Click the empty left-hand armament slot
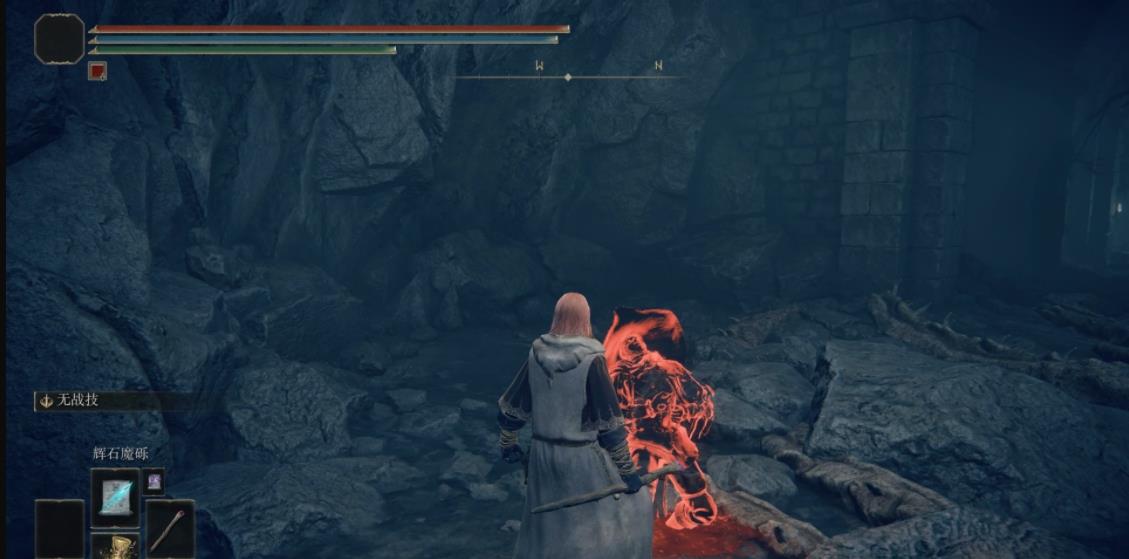 click(59, 528)
